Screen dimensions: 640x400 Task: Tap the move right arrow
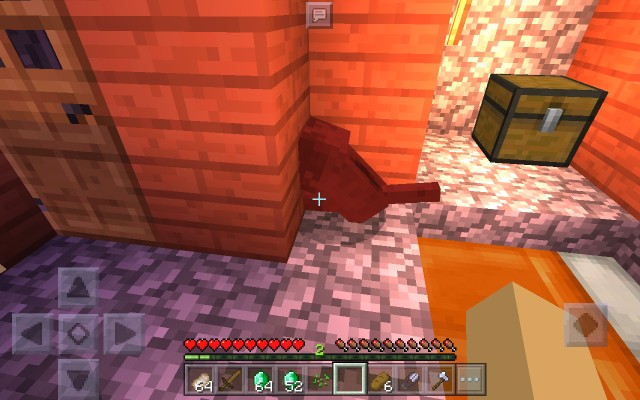tap(123, 333)
